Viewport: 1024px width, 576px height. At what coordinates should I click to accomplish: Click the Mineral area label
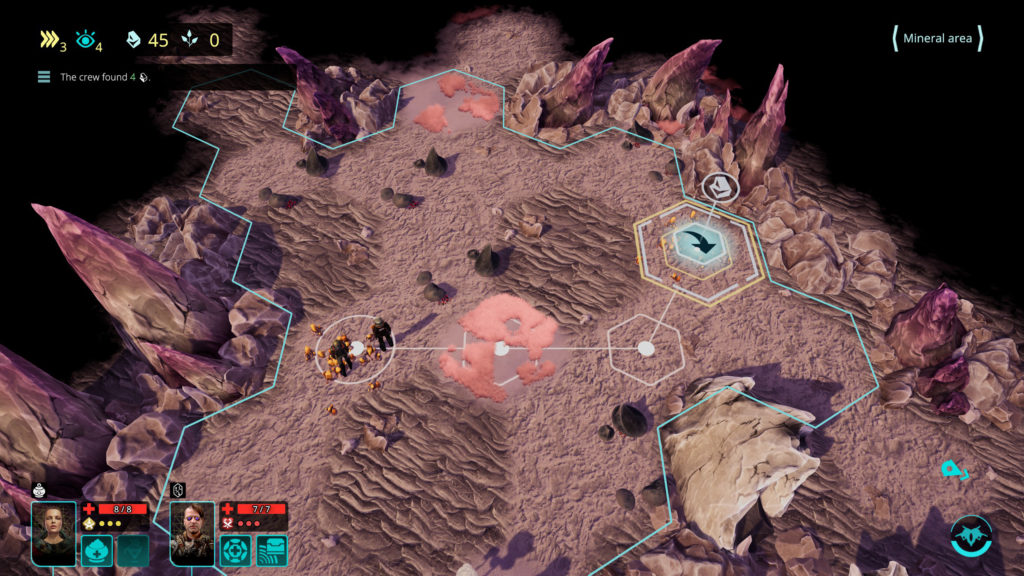(x=937, y=39)
